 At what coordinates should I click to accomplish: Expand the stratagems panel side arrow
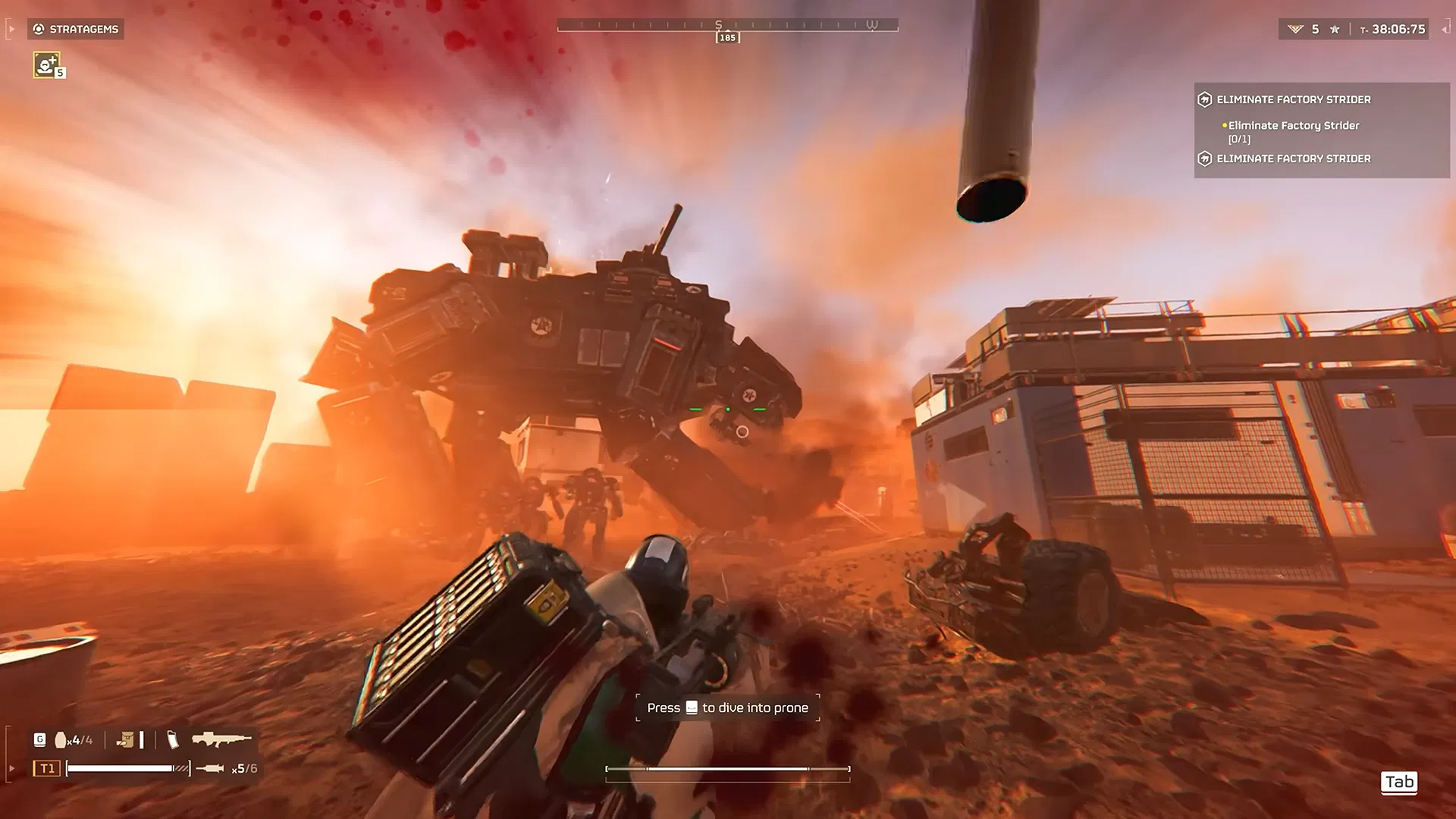(x=11, y=30)
